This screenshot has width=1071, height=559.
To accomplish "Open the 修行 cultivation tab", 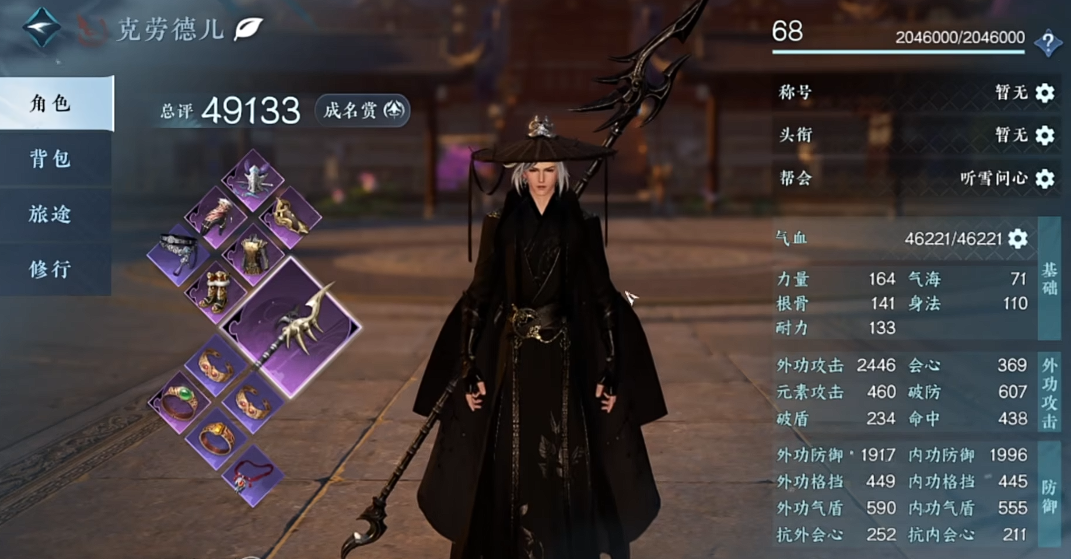I will pyautogui.click(x=50, y=268).
